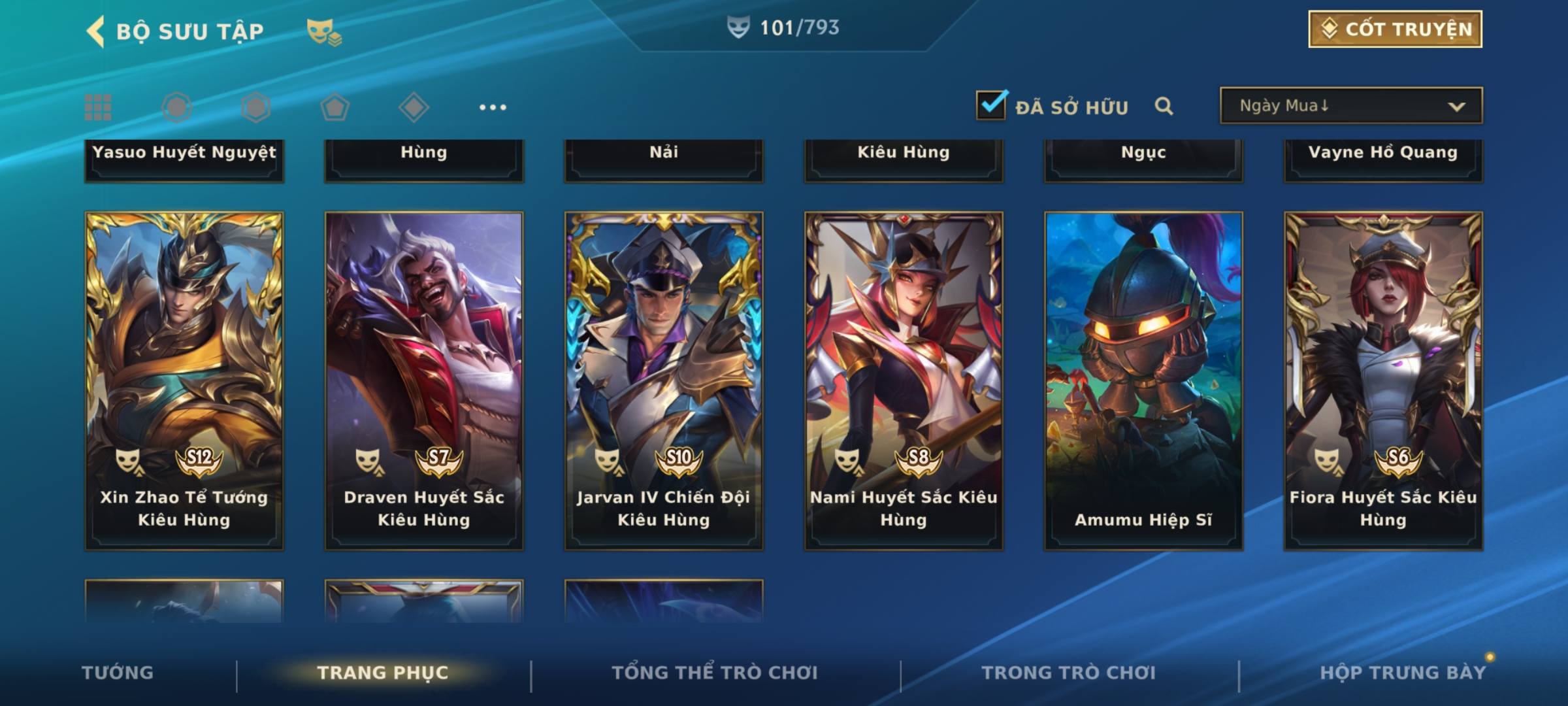Click the gold mask and coins icon
The height and width of the screenshot is (706, 1568).
point(323,32)
